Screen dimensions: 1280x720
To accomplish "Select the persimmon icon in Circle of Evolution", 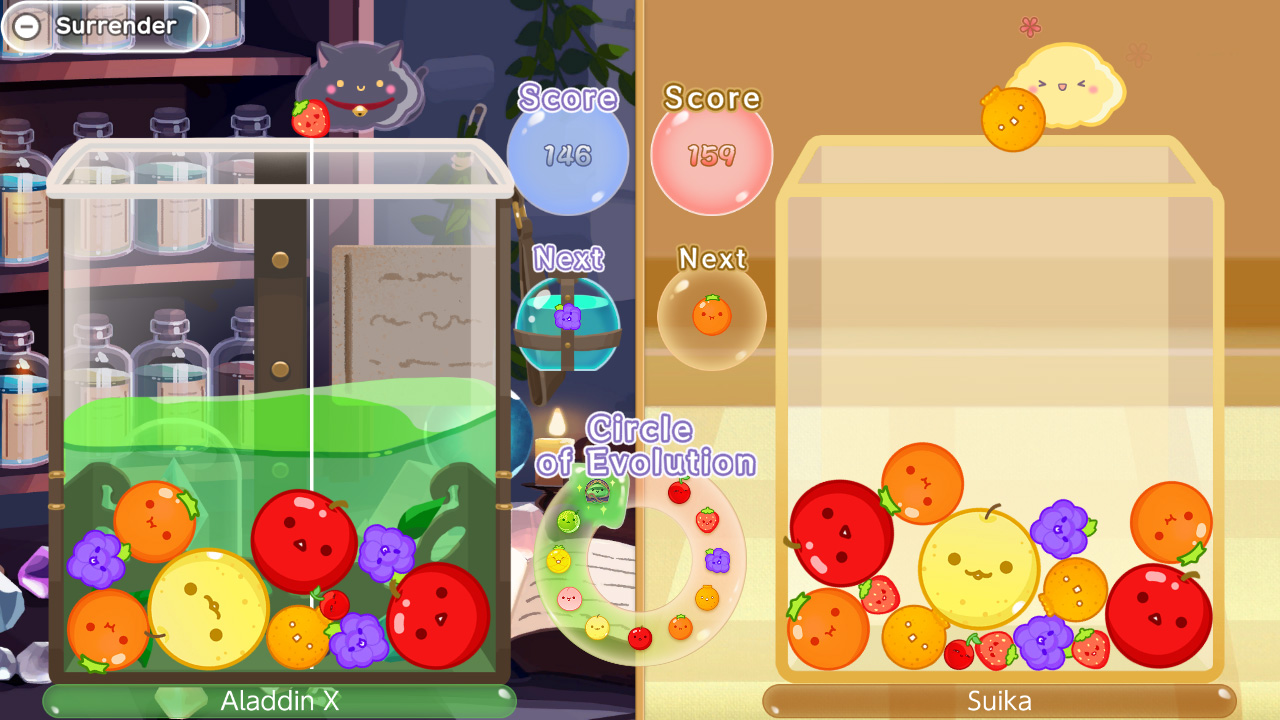I will tap(707, 596).
